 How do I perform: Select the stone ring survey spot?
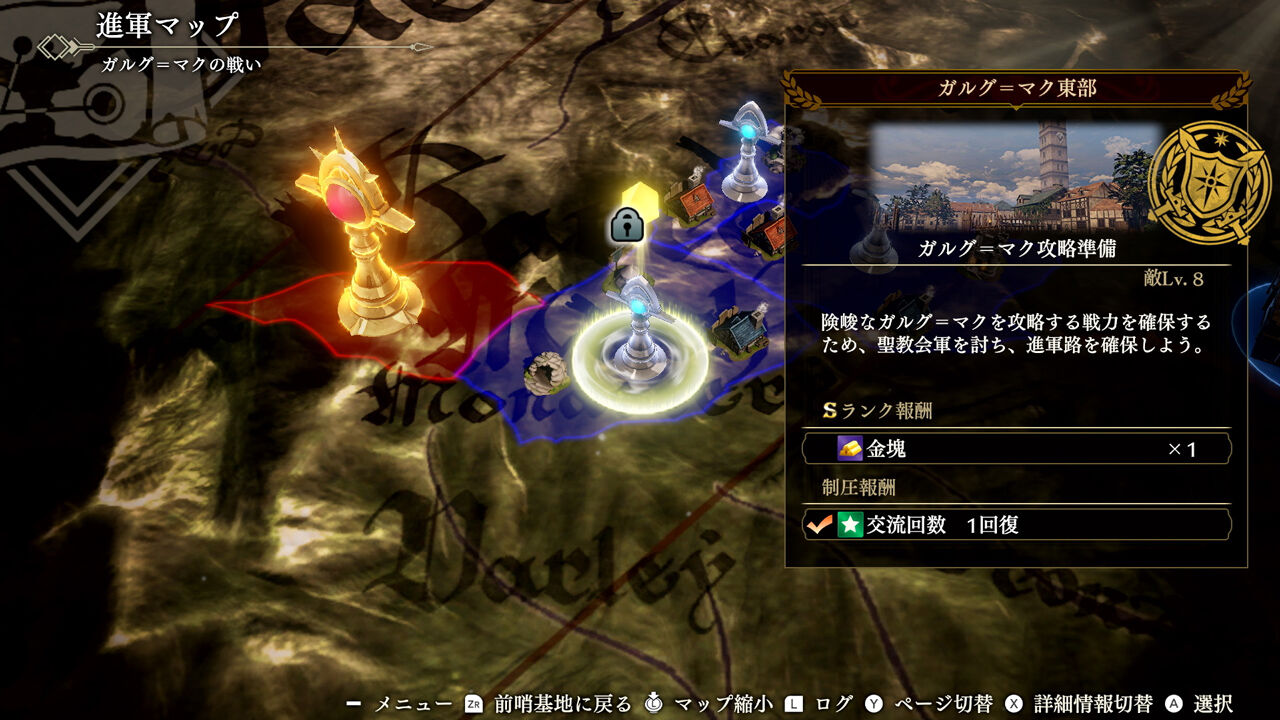point(547,373)
